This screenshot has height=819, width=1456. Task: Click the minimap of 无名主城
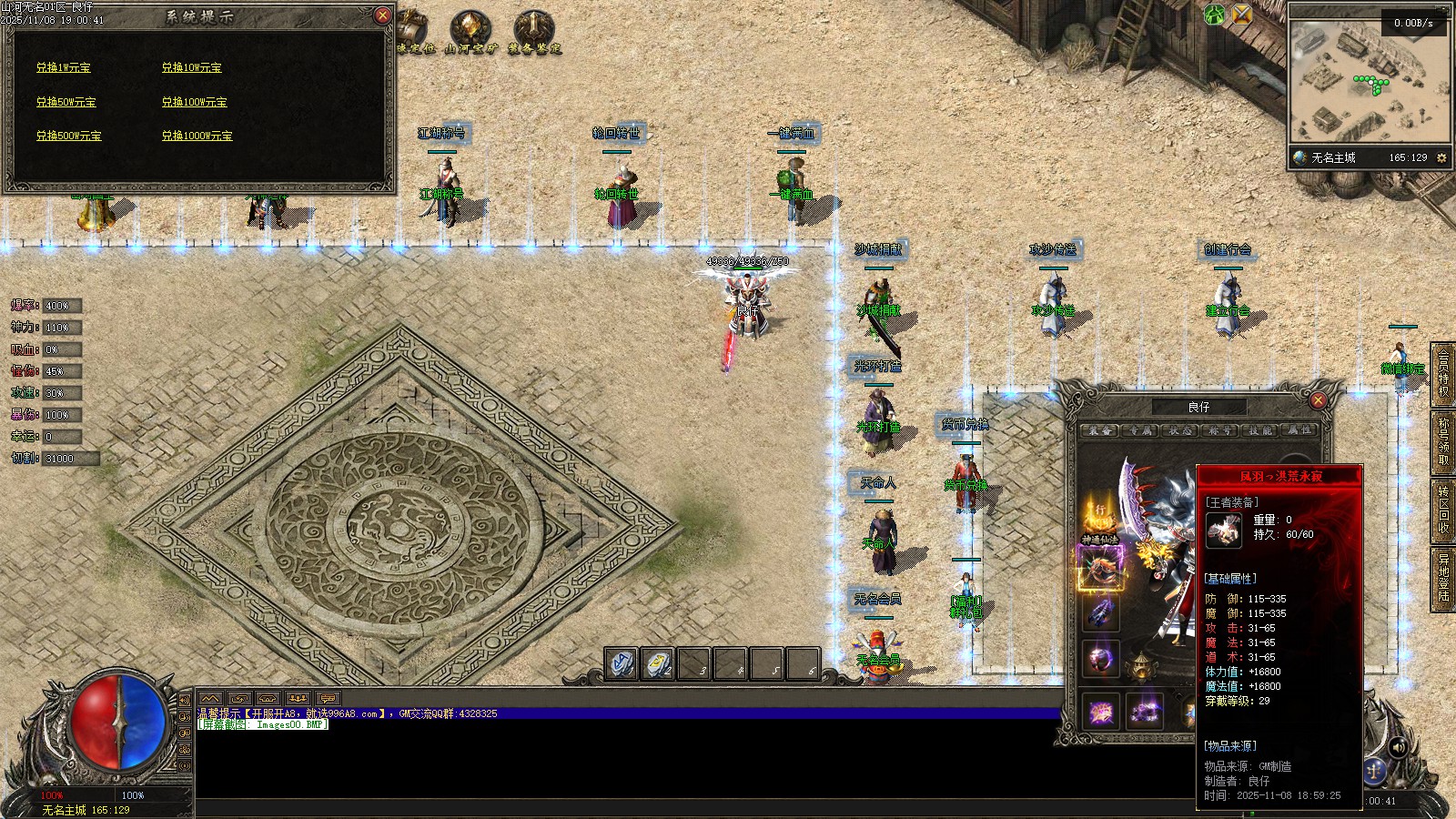click(1368, 82)
